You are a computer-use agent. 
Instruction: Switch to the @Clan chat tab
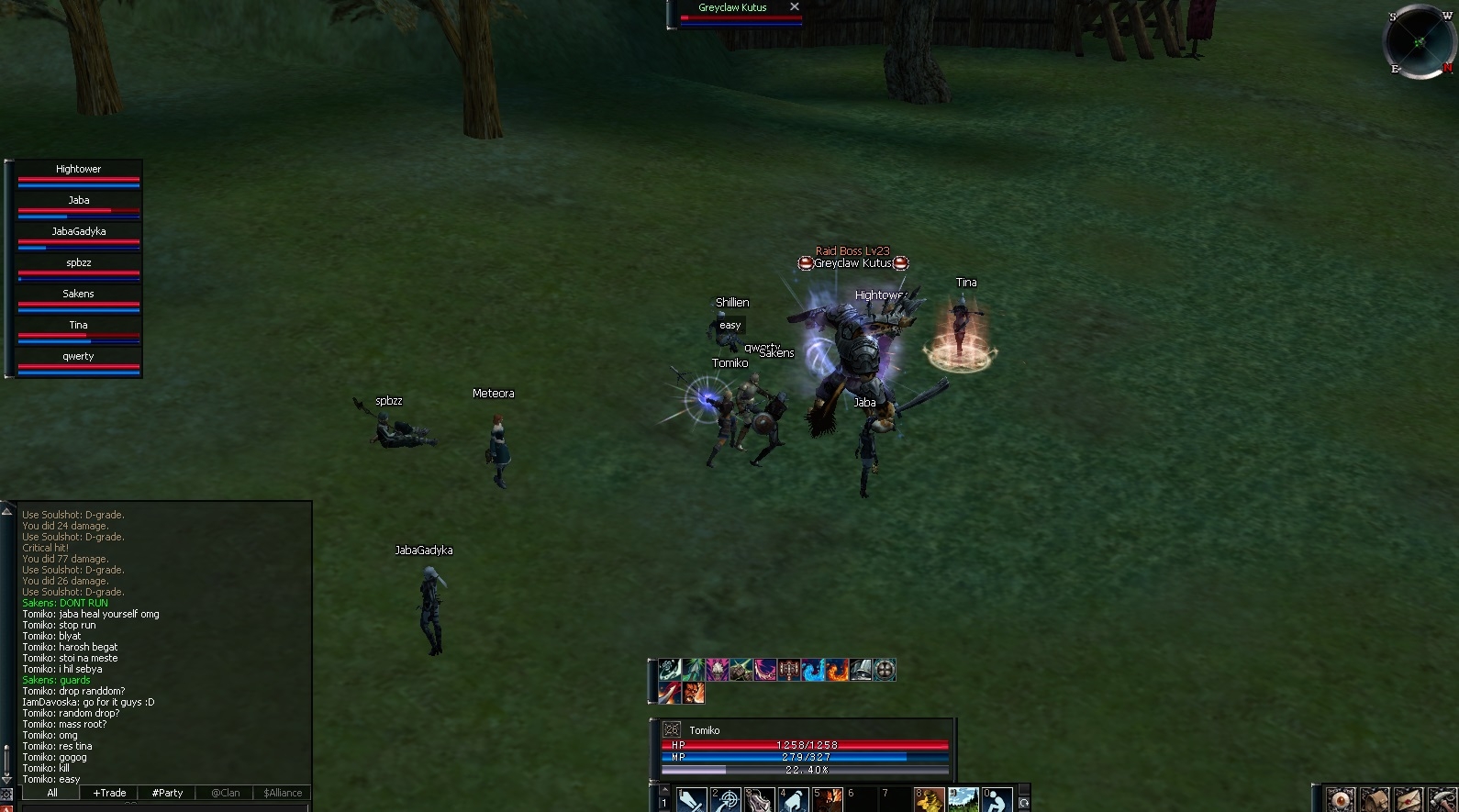pyautogui.click(x=225, y=793)
